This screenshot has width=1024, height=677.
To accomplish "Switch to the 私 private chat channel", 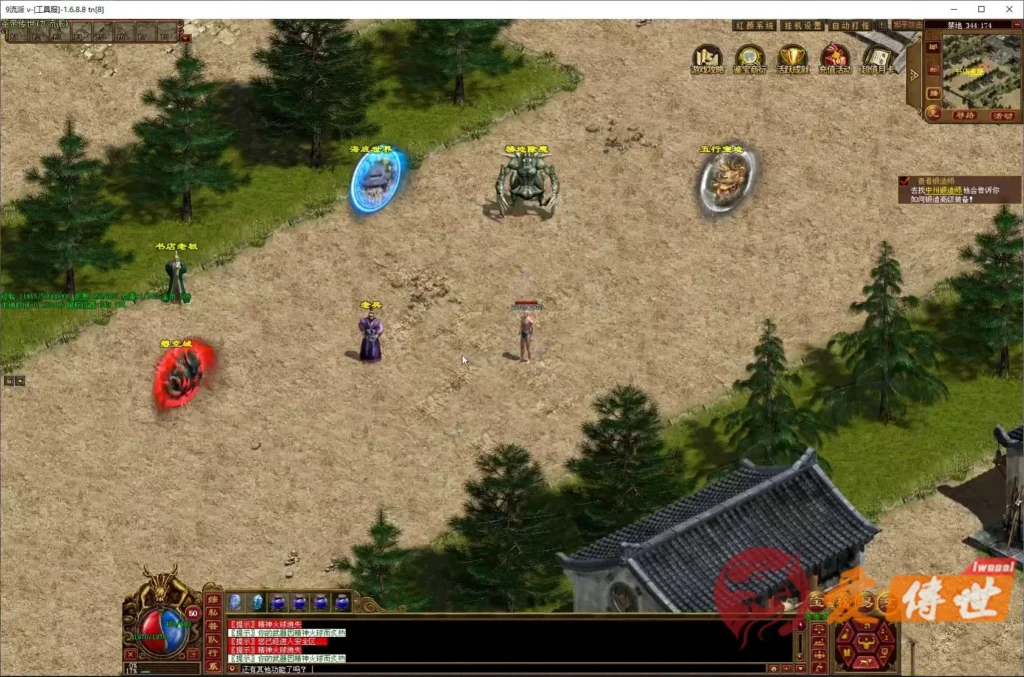I will [212, 611].
